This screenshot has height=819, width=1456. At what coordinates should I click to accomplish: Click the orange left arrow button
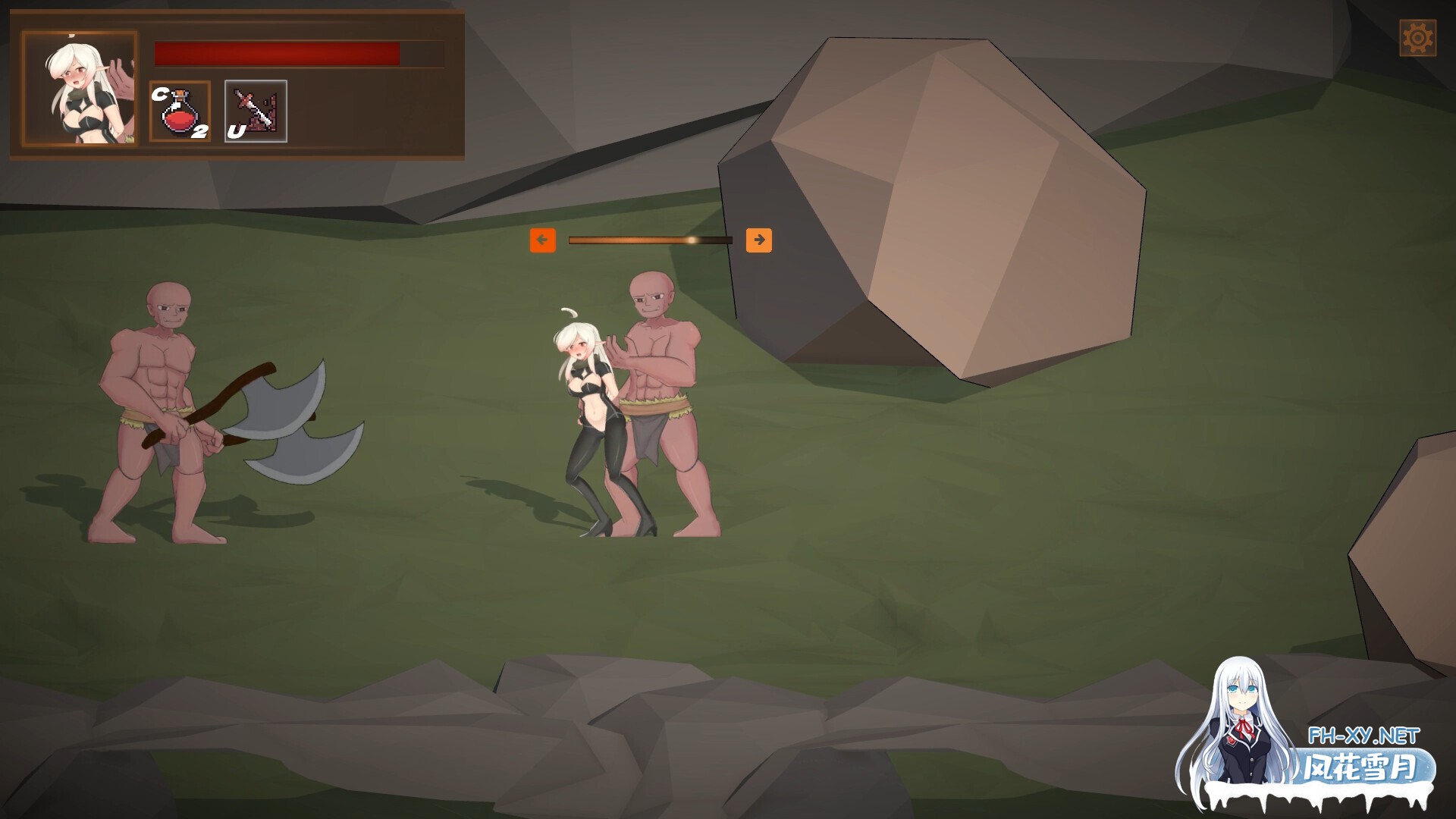(542, 240)
